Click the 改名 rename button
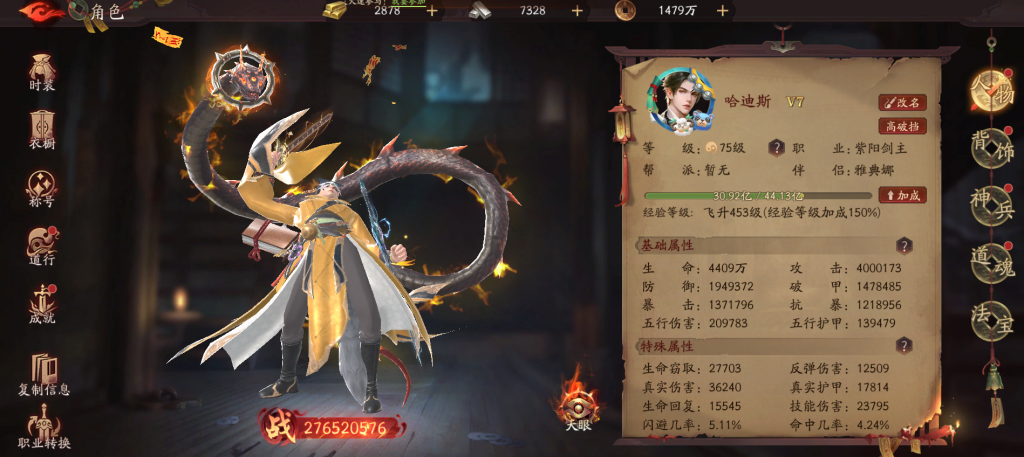 (x=902, y=102)
